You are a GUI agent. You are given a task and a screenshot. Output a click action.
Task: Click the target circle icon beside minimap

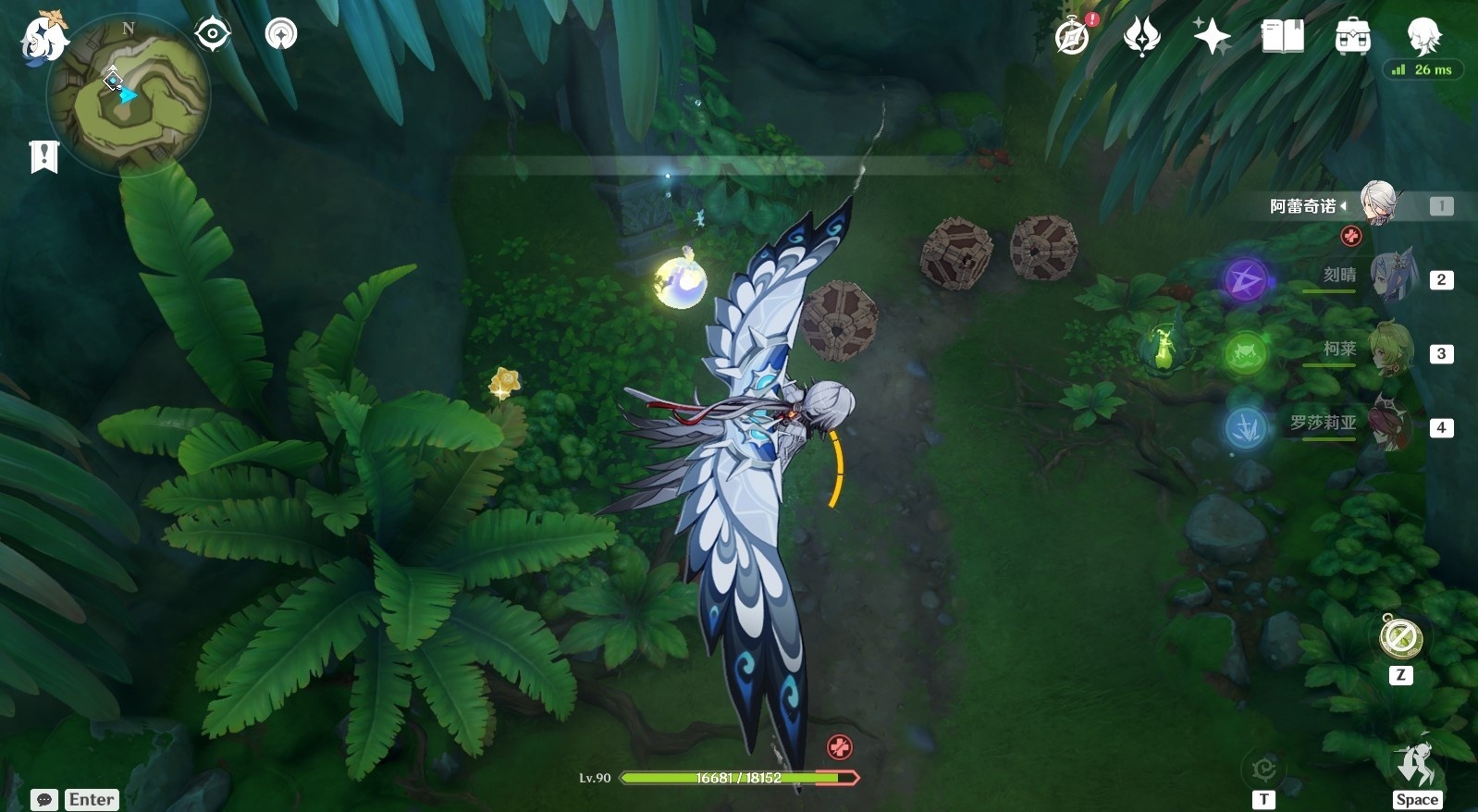212,34
